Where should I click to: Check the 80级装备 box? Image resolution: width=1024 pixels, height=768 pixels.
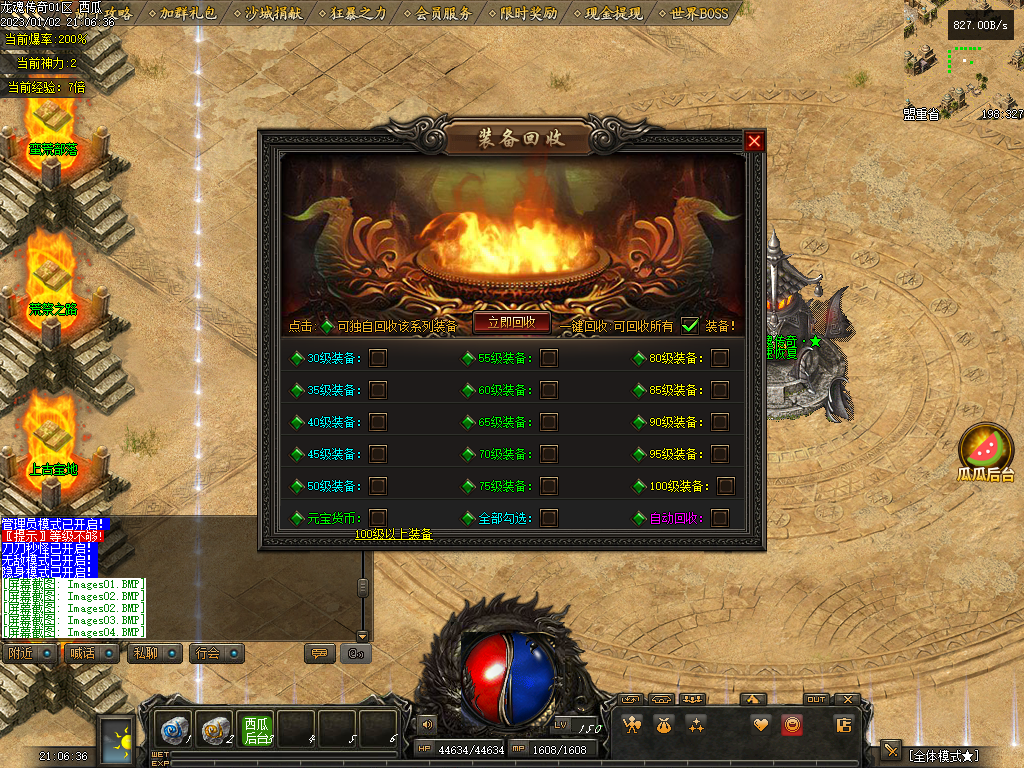(x=720, y=358)
